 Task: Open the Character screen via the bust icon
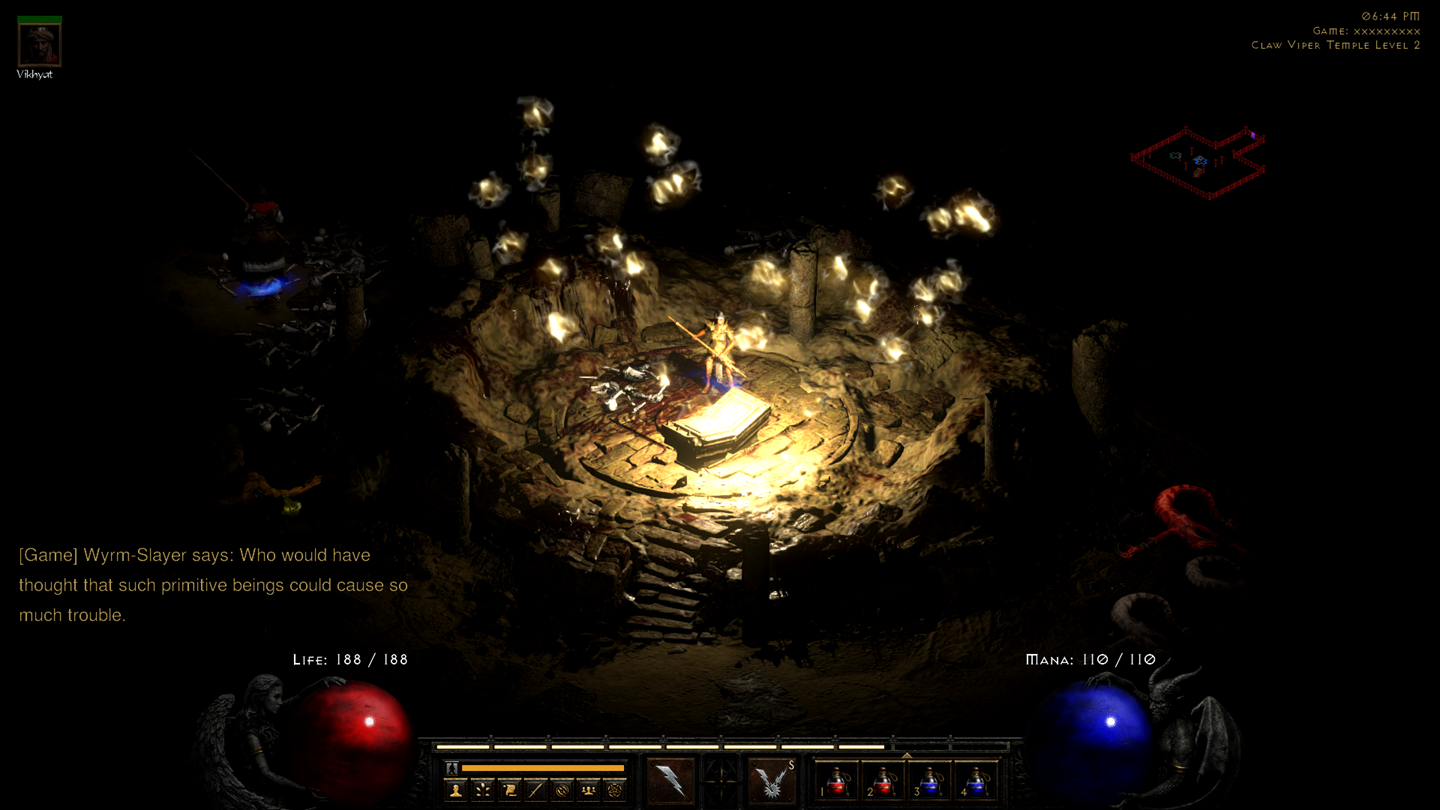click(x=455, y=788)
